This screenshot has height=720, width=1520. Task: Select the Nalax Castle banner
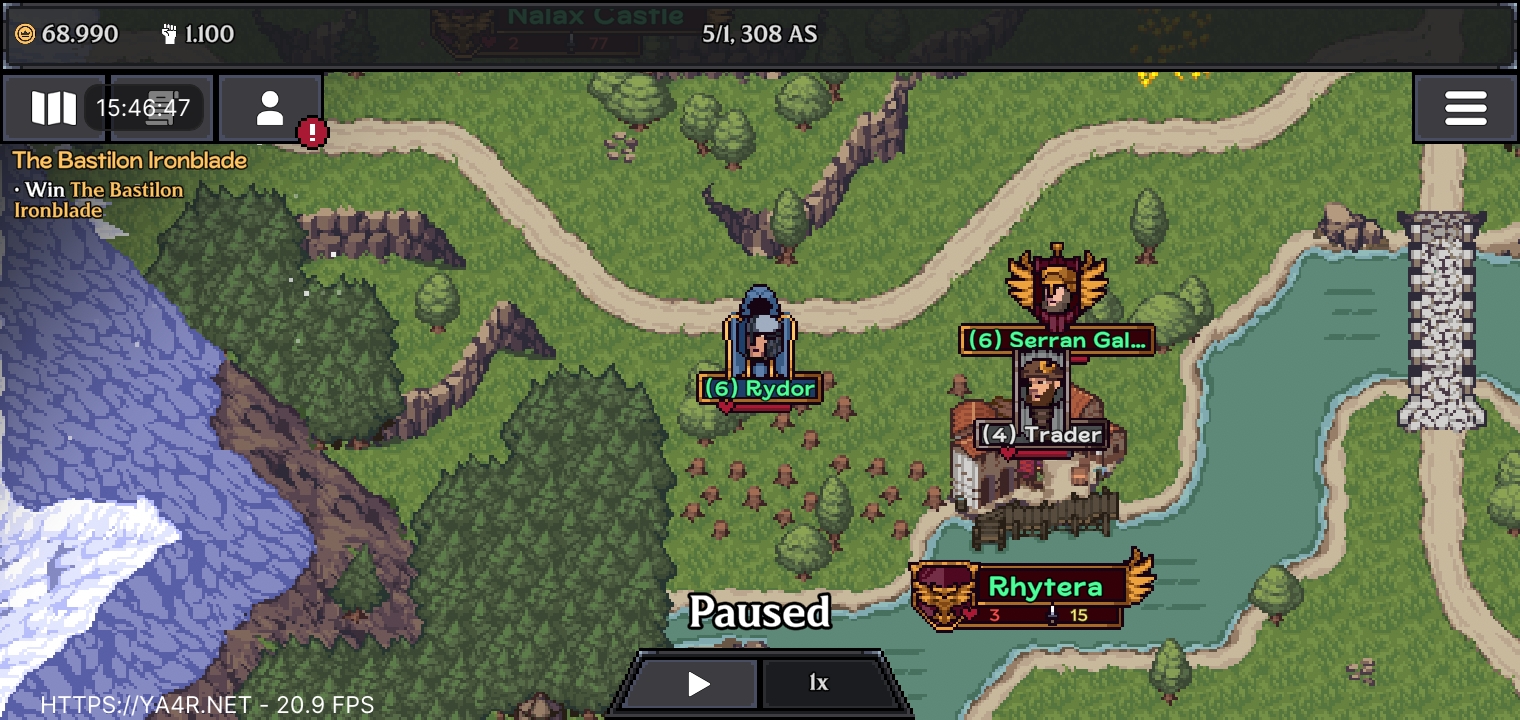click(595, 18)
